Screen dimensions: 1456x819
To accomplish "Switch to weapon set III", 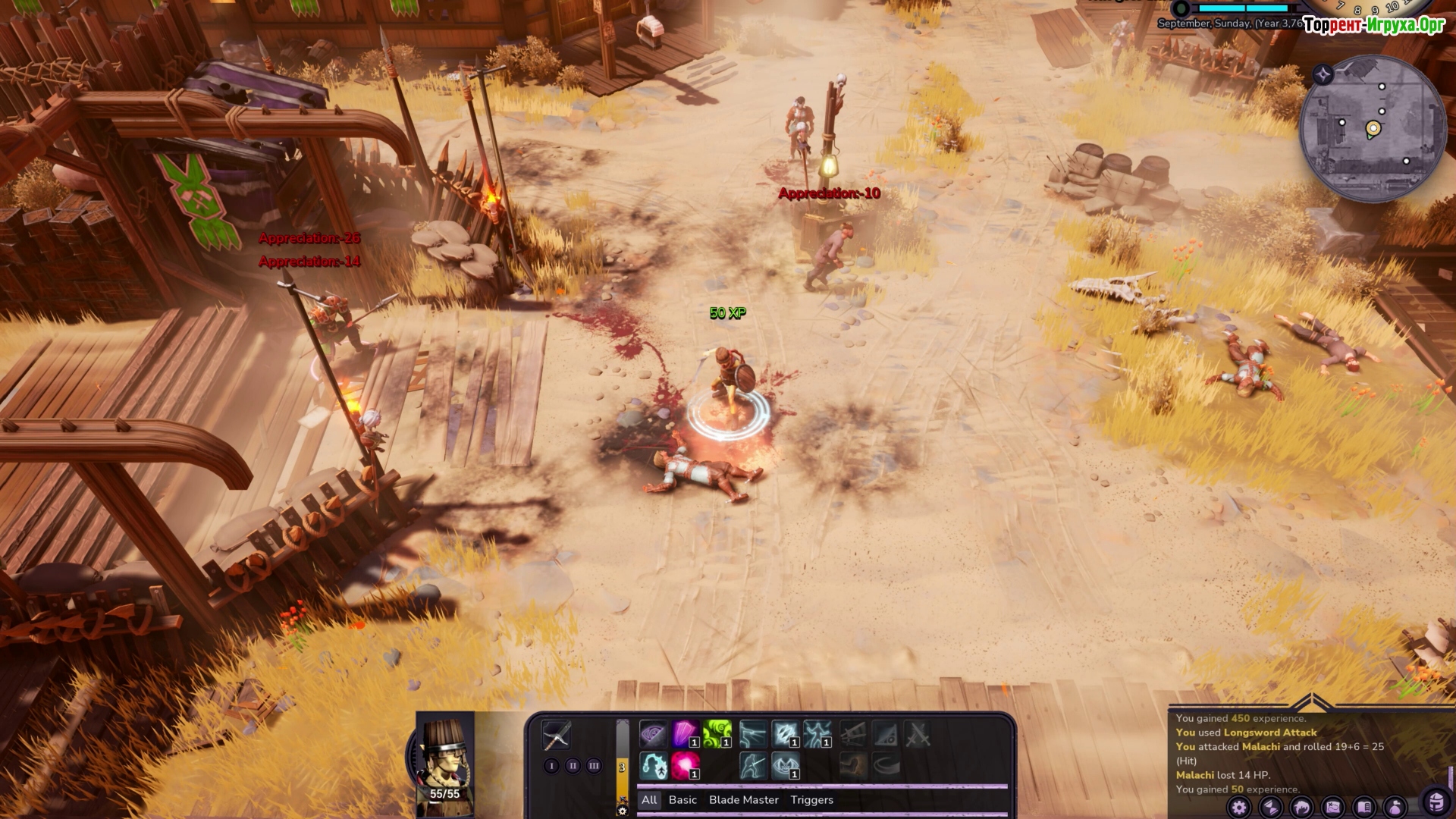I will tap(594, 766).
